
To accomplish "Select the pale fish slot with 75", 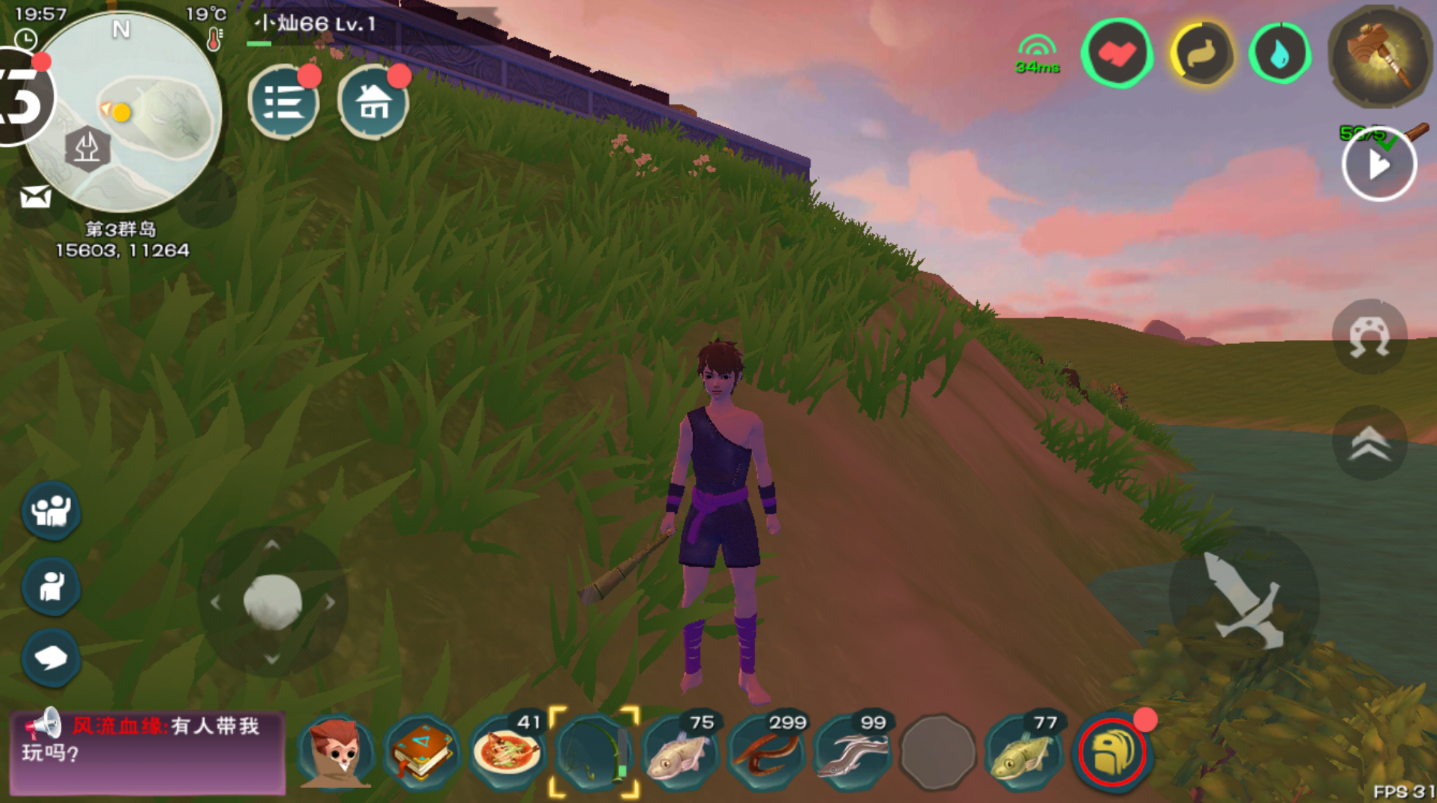I will 680,753.
